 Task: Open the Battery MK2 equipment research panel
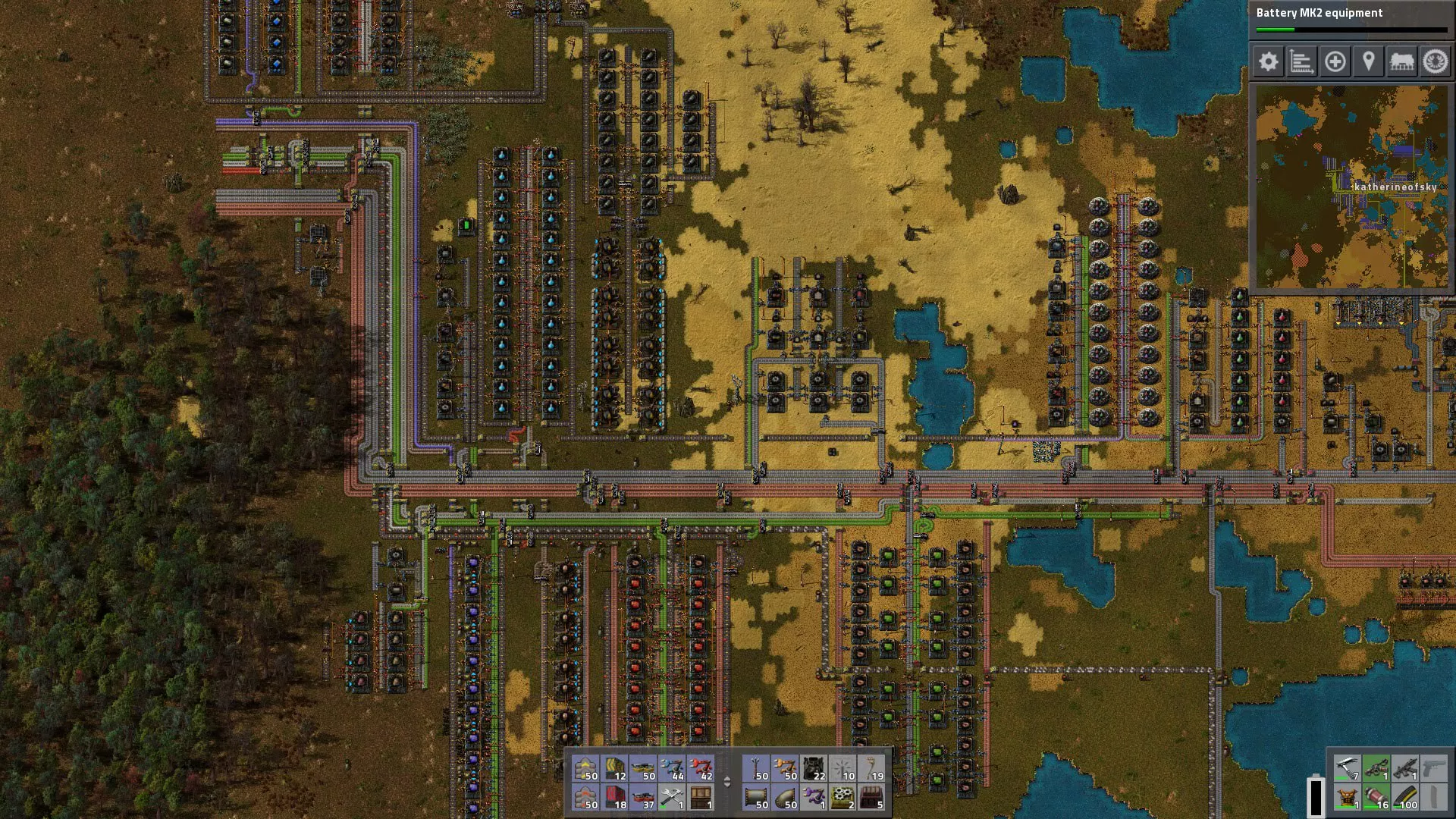click(1351, 20)
